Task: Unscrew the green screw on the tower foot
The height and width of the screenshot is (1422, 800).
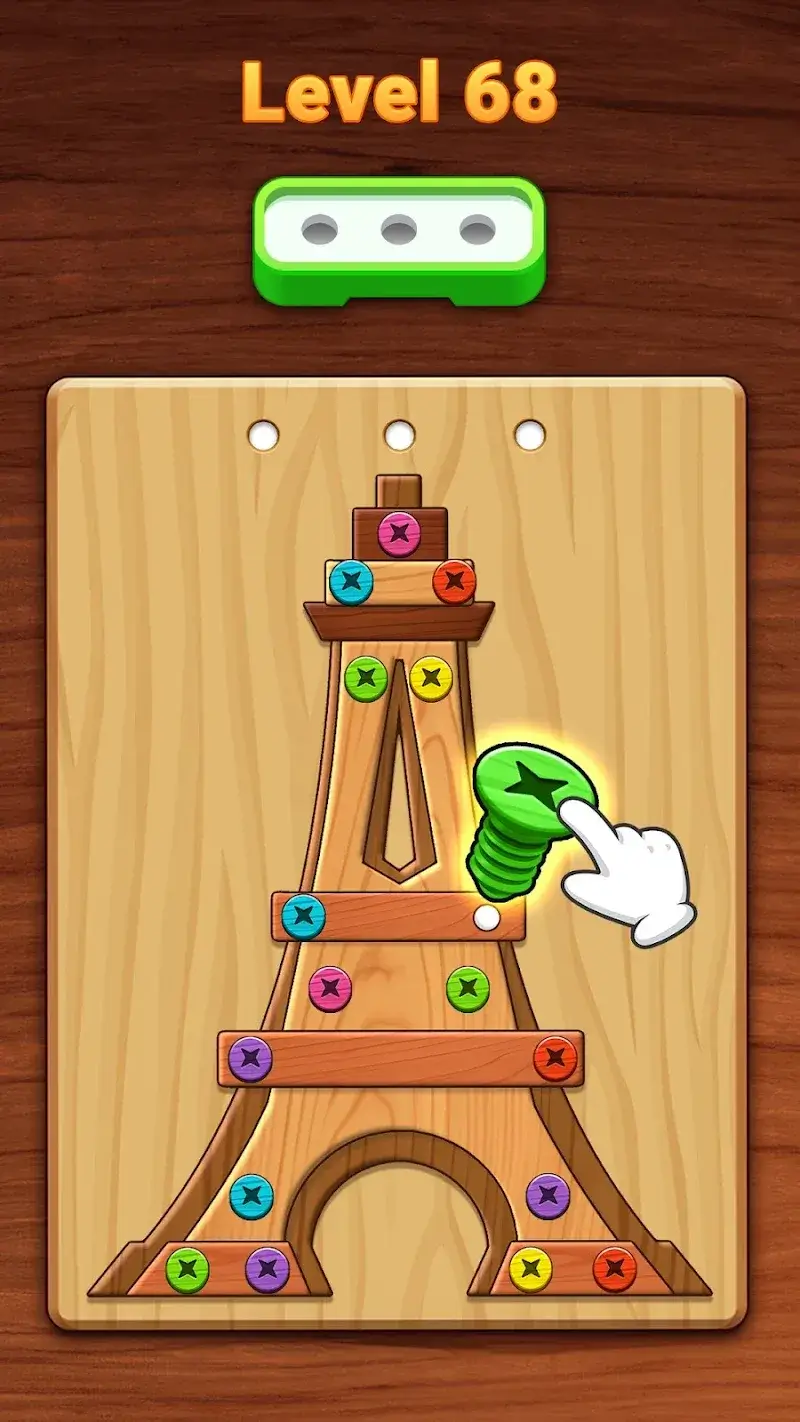Action: (187, 1270)
